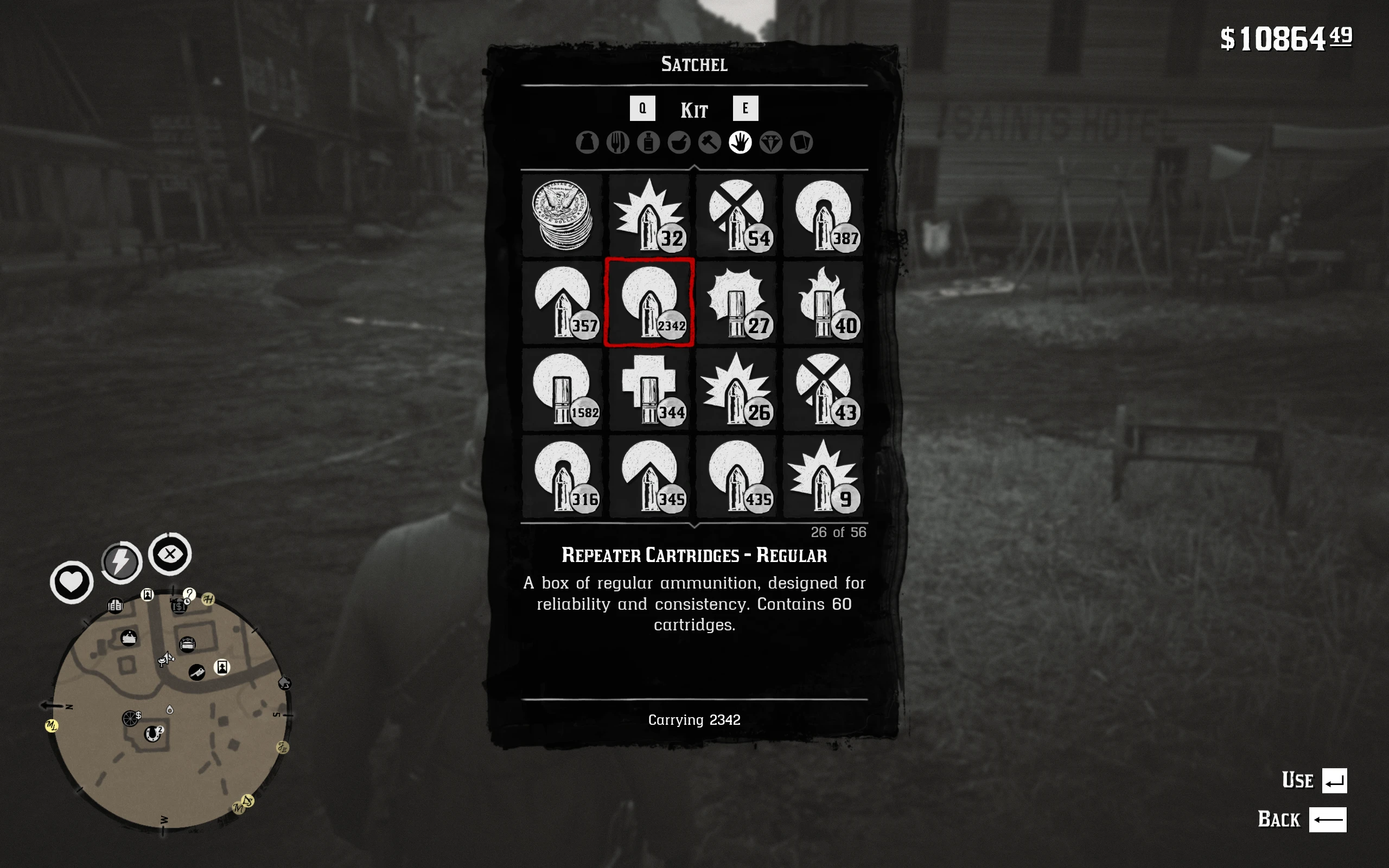Choose the ammo slot with count 387
Screen dimensions: 1389x868
coord(823,215)
